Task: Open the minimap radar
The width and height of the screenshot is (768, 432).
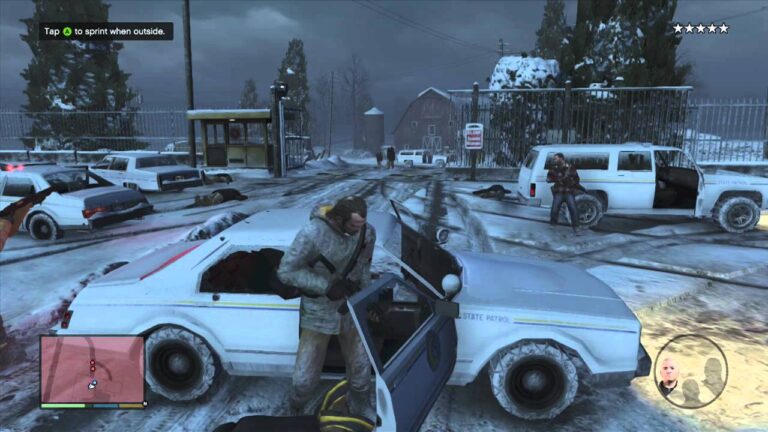Action: [x=92, y=369]
